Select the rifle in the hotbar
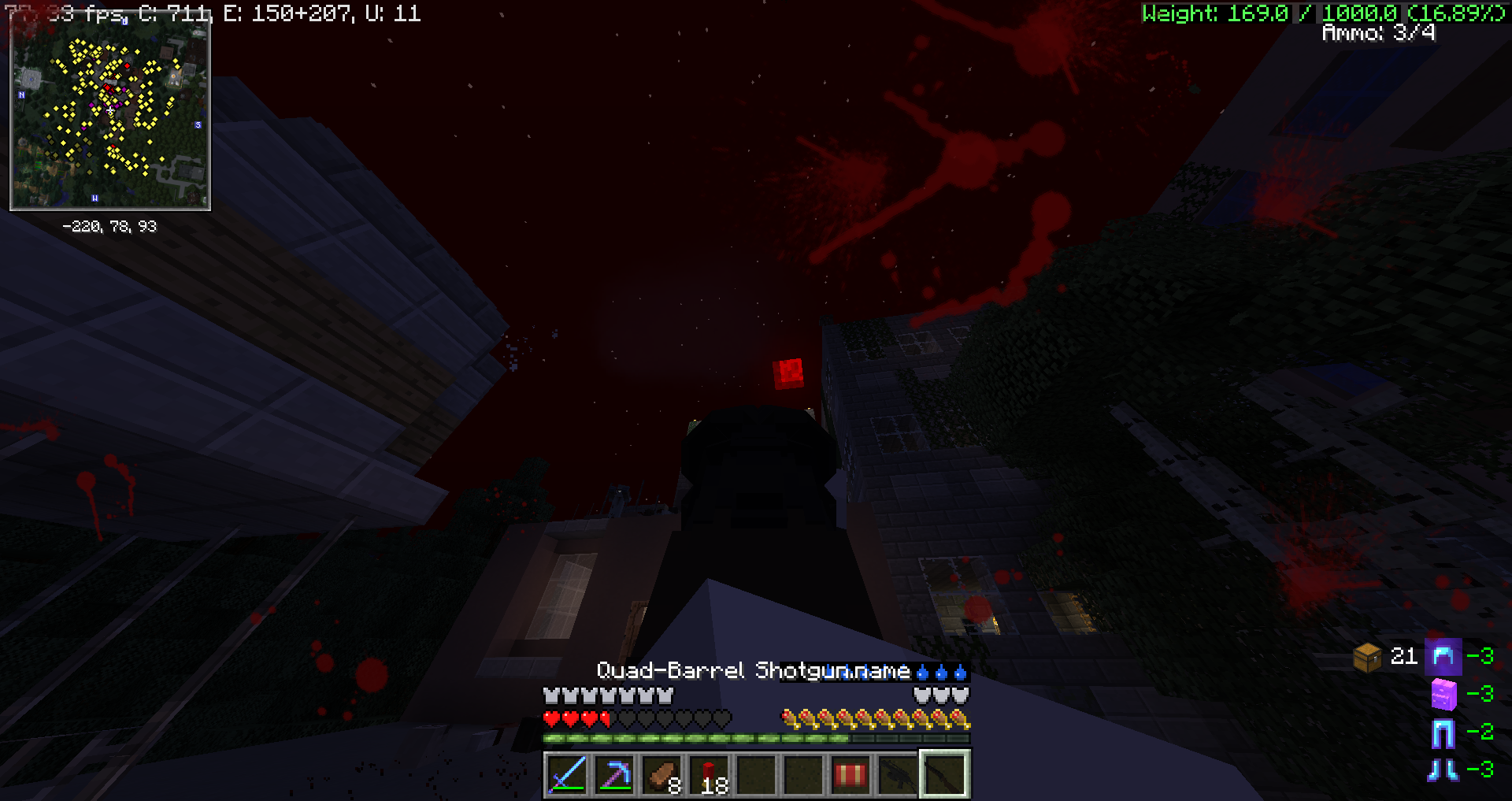This screenshot has width=1512, height=801. pyautogui.click(x=898, y=776)
